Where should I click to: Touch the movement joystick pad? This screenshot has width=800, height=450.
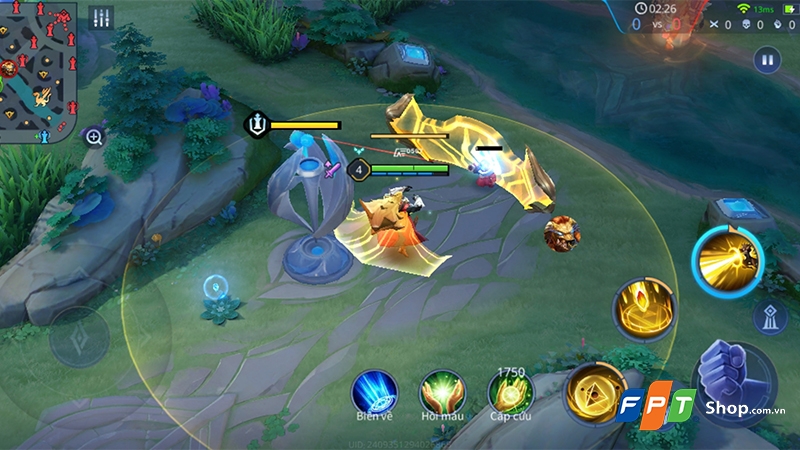tap(80, 335)
